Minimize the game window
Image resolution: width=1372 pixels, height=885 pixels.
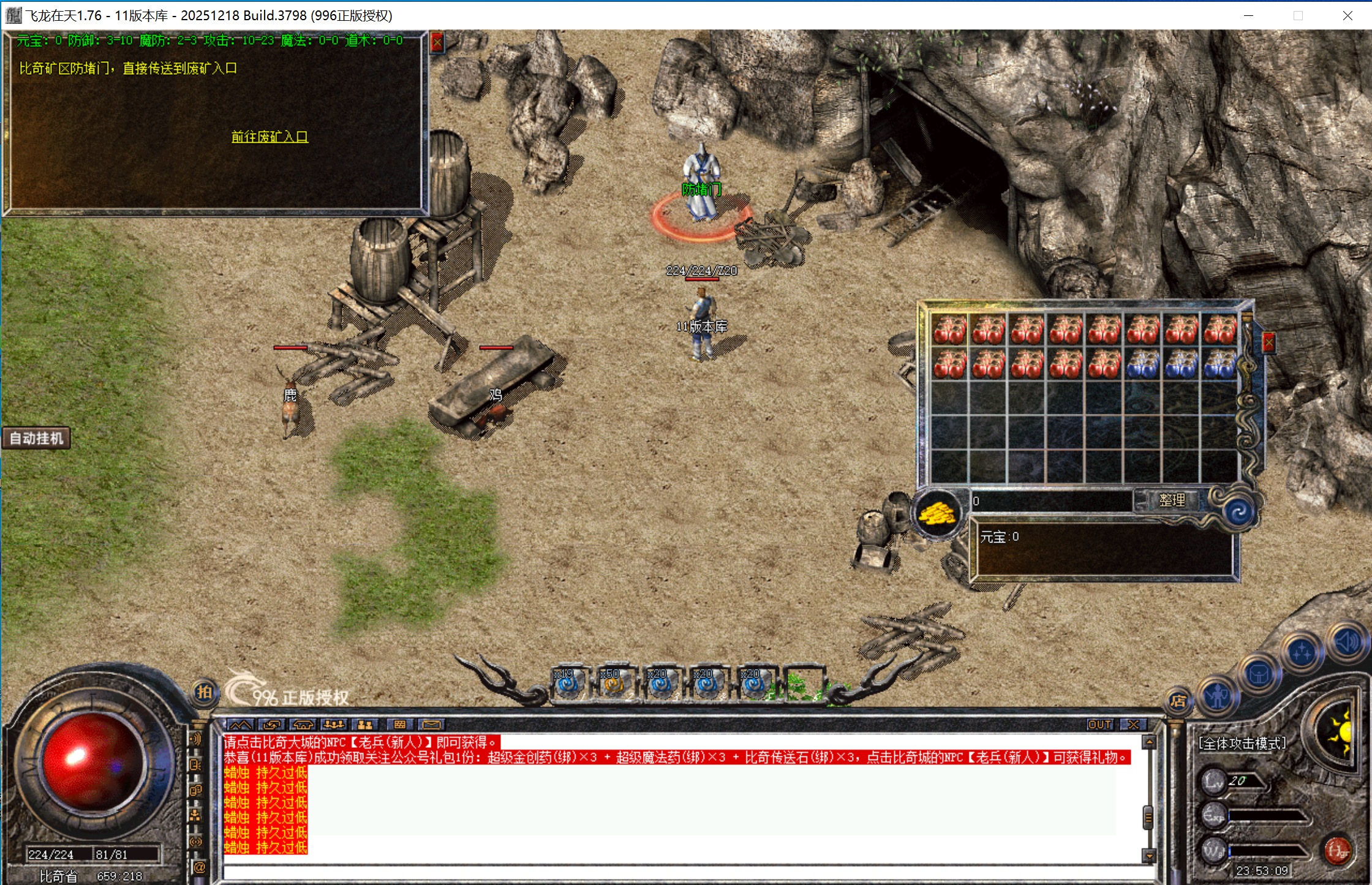tap(1248, 15)
